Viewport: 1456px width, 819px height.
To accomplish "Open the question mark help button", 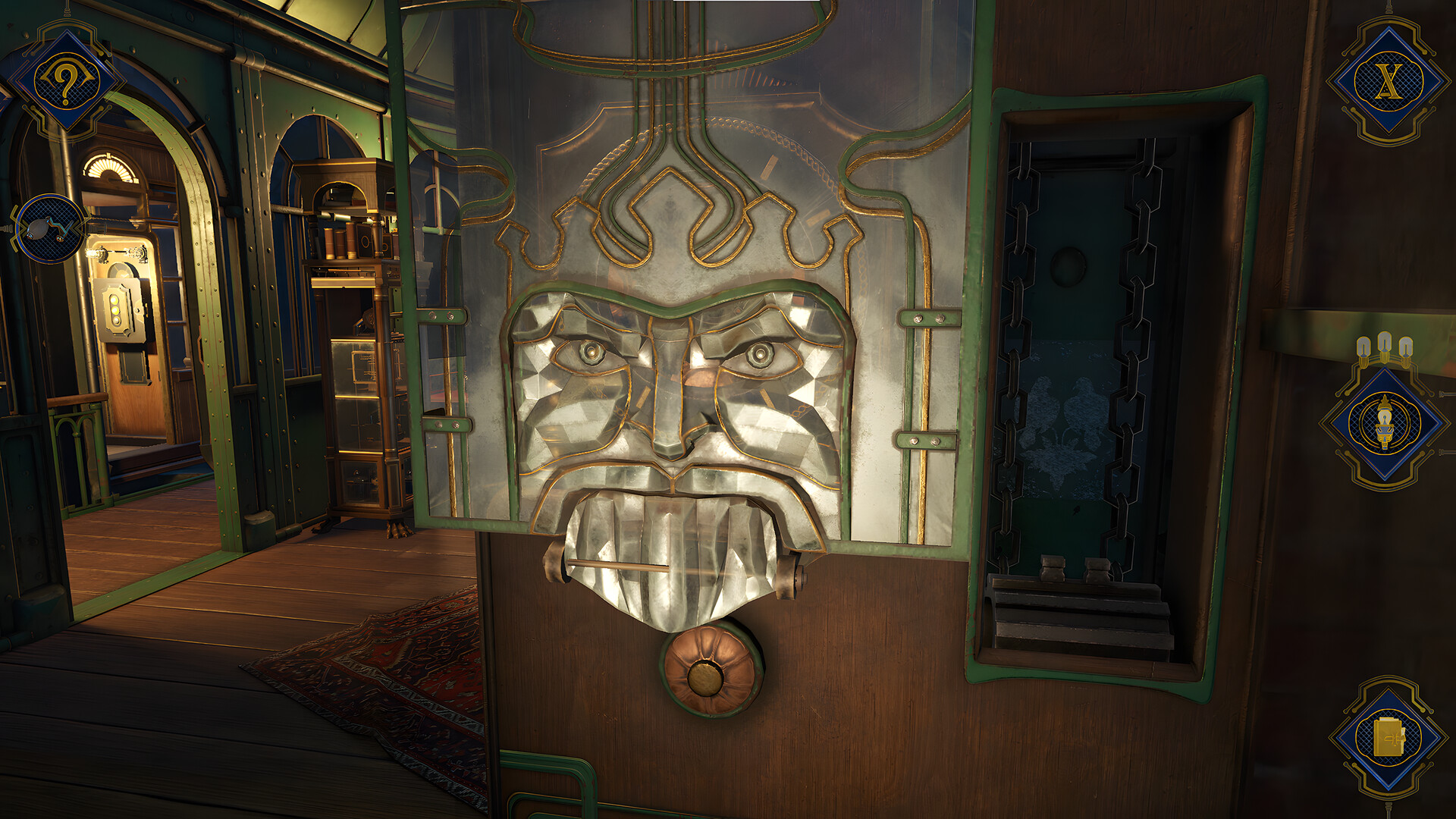I will (66, 81).
